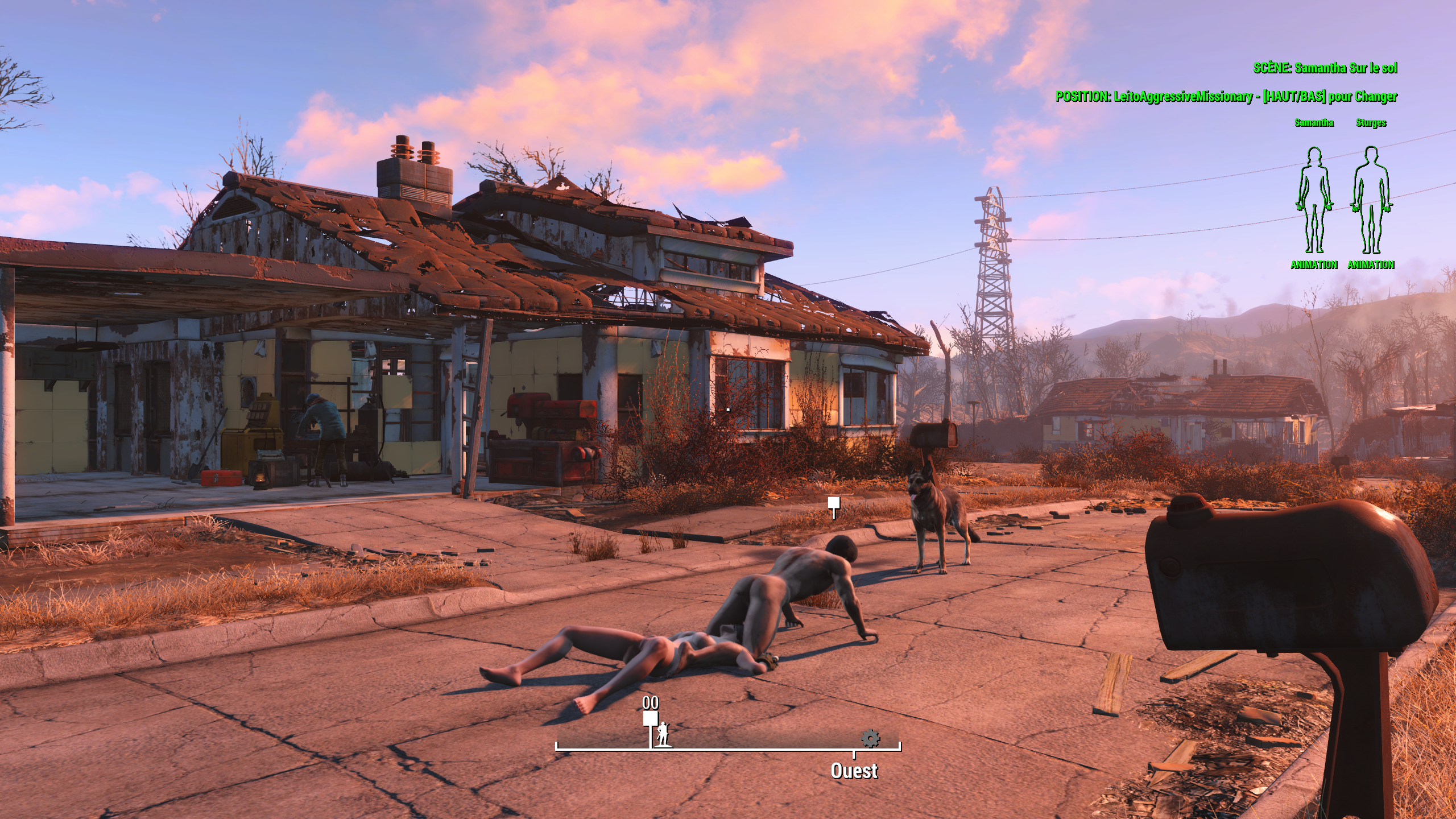
Task: Click the ANIMATION label under Samantha
Action: 1314,264
